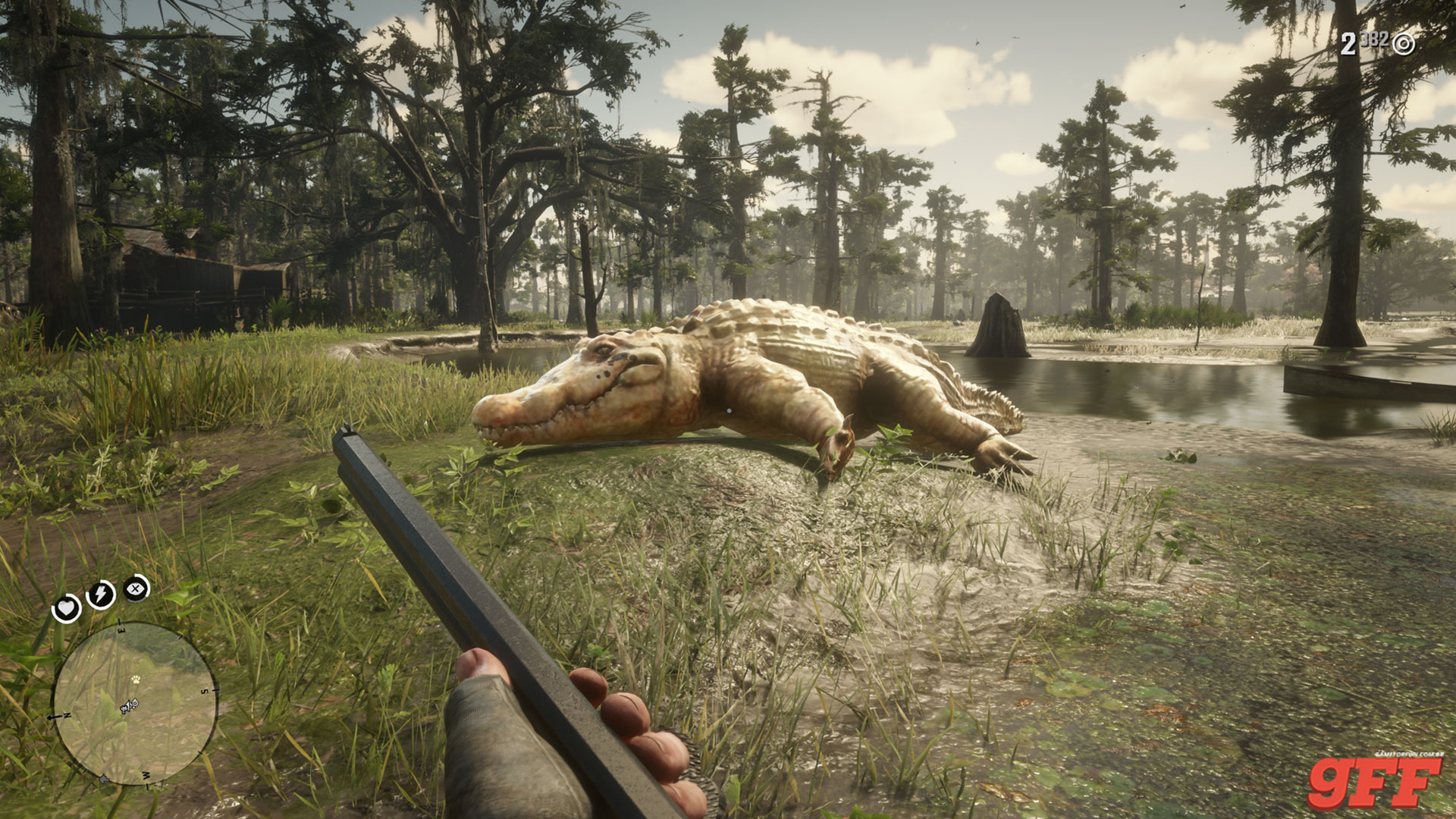
Task: Select the E cardinal letter on minimap
Action: (121, 629)
